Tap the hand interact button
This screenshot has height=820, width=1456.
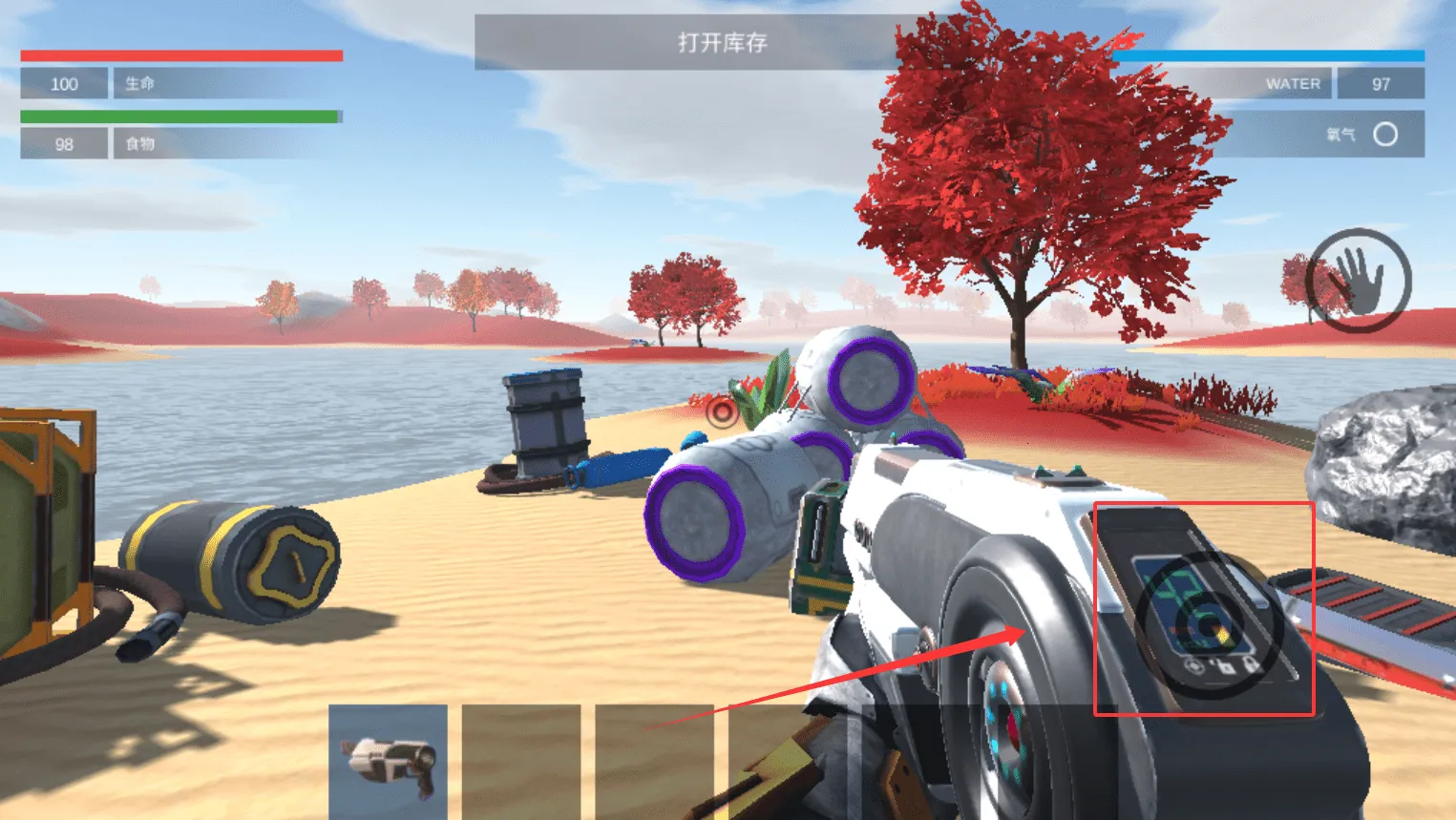pyautogui.click(x=1357, y=280)
